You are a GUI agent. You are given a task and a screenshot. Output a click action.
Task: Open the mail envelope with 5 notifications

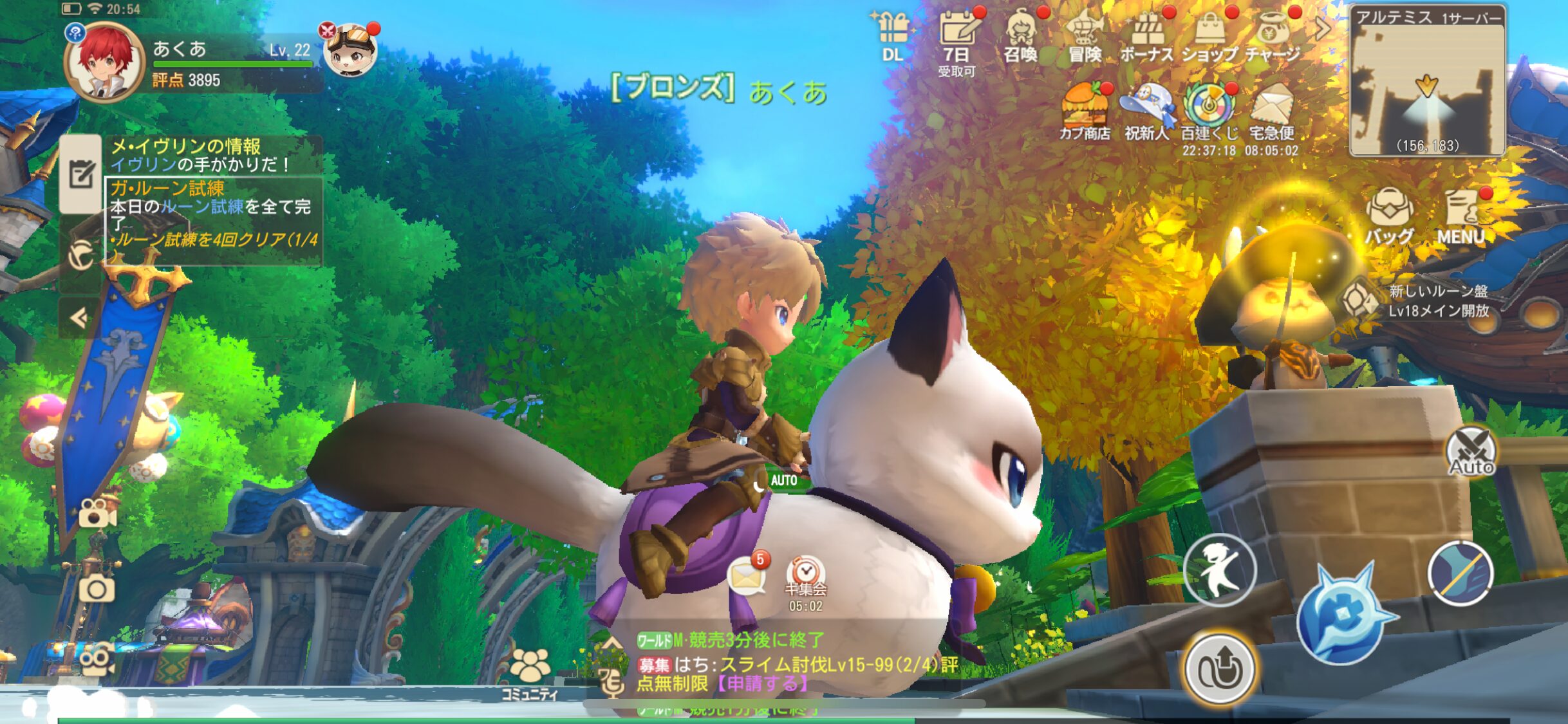click(747, 575)
